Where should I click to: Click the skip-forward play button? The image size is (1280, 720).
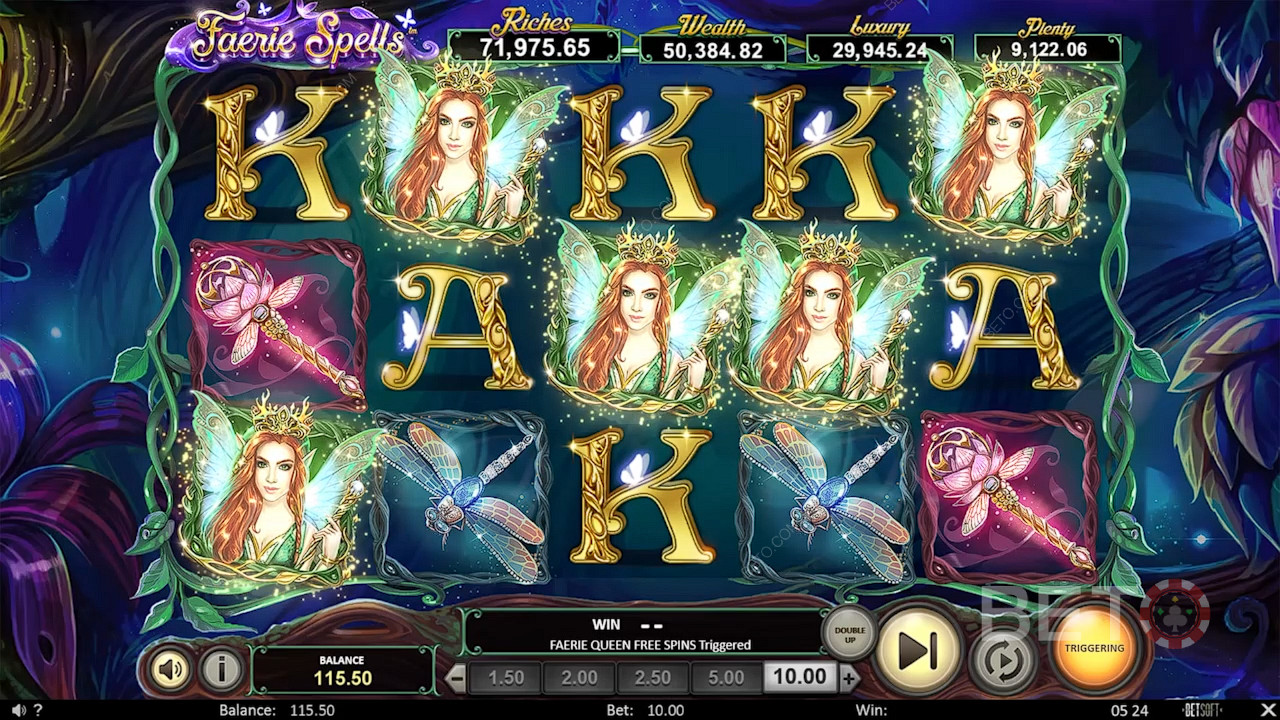pyautogui.click(x=917, y=650)
